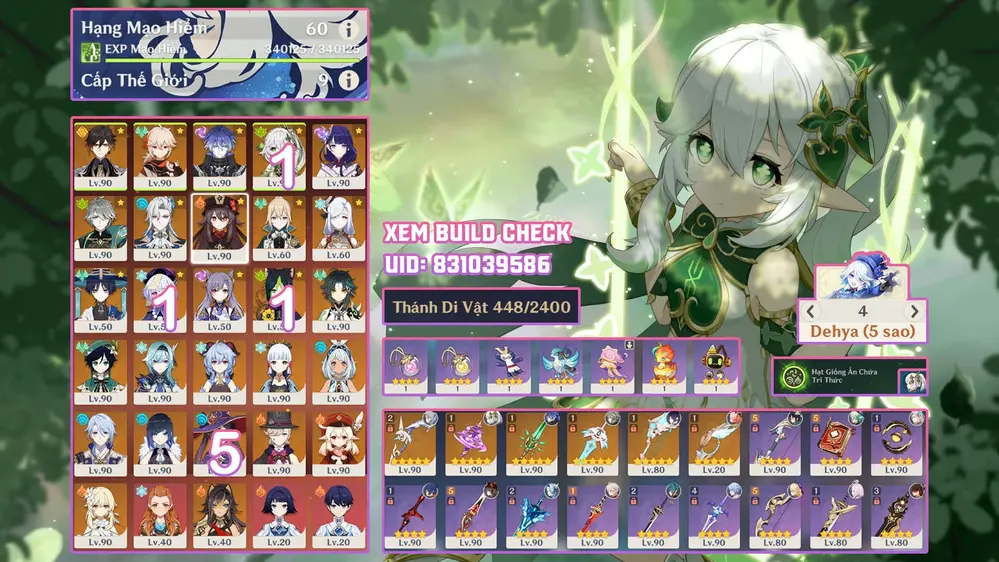This screenshot has height=562, width=999.
Task: Select the red book catalyst weapon
Action: pos(833,441)
